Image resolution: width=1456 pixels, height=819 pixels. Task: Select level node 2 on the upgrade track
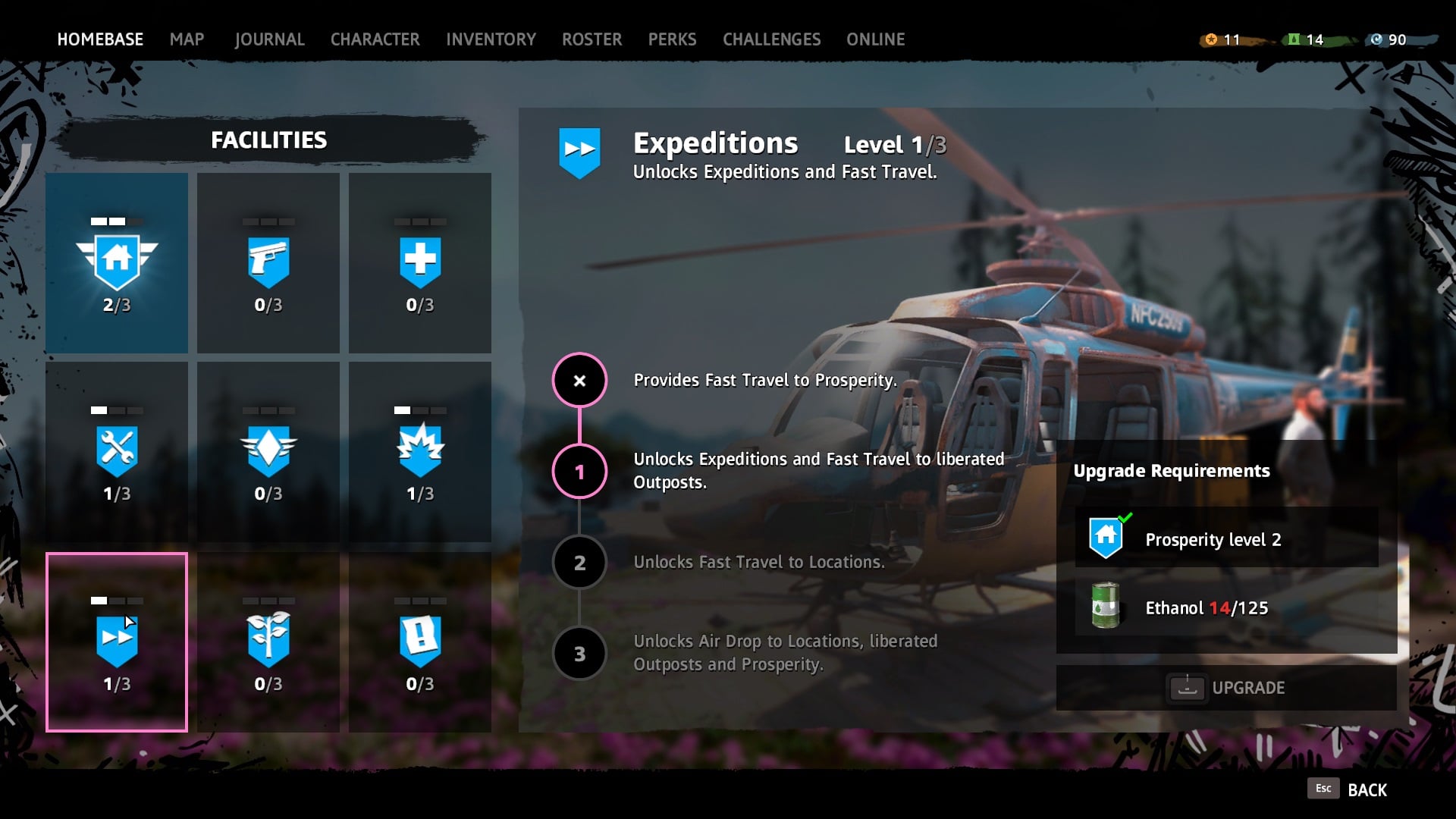[x=579, y=562]
